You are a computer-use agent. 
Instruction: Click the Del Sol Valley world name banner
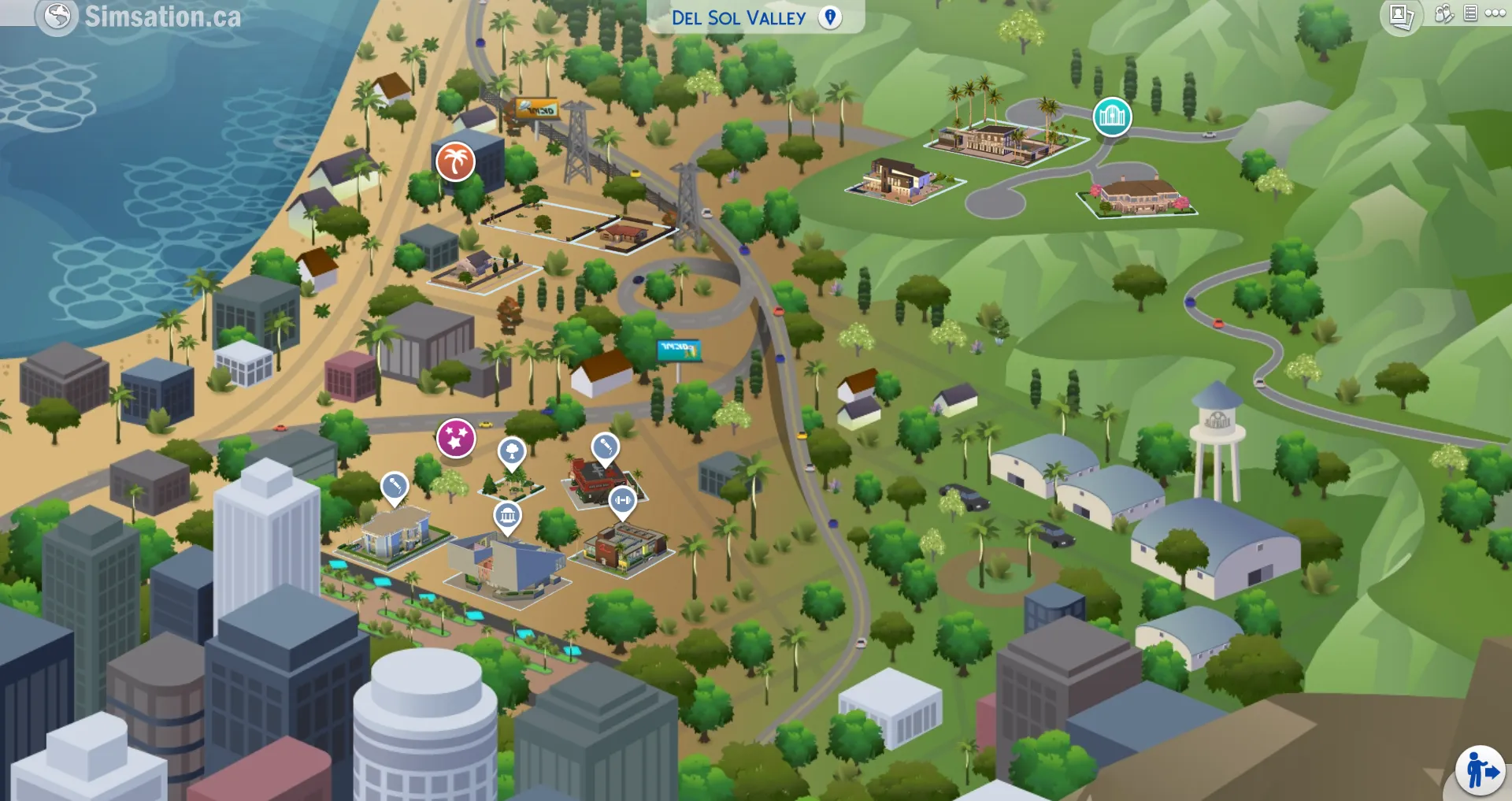pos(739,18)
